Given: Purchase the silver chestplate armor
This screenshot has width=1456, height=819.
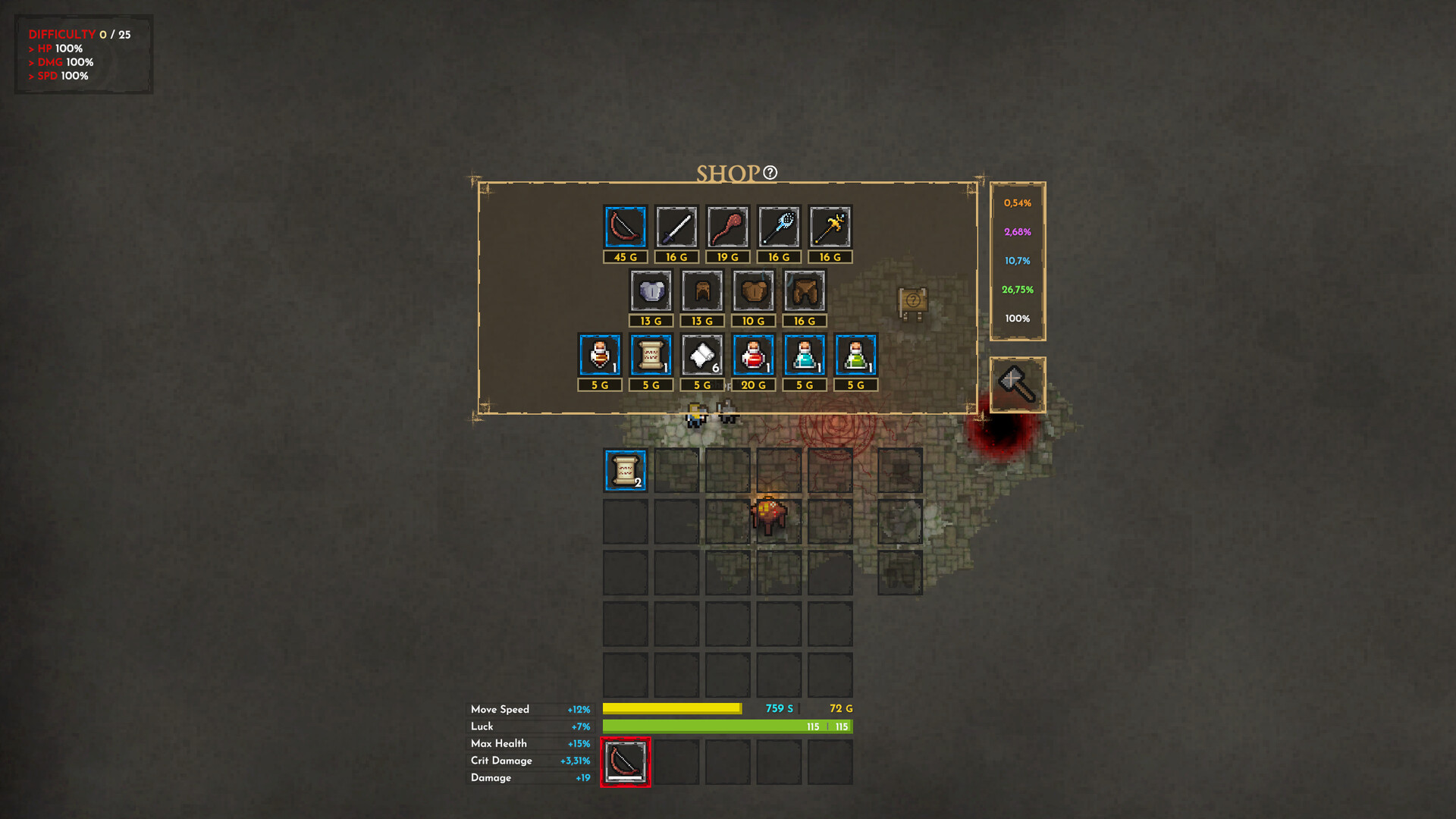Looking at the screenshot, I should coord(651,291).
